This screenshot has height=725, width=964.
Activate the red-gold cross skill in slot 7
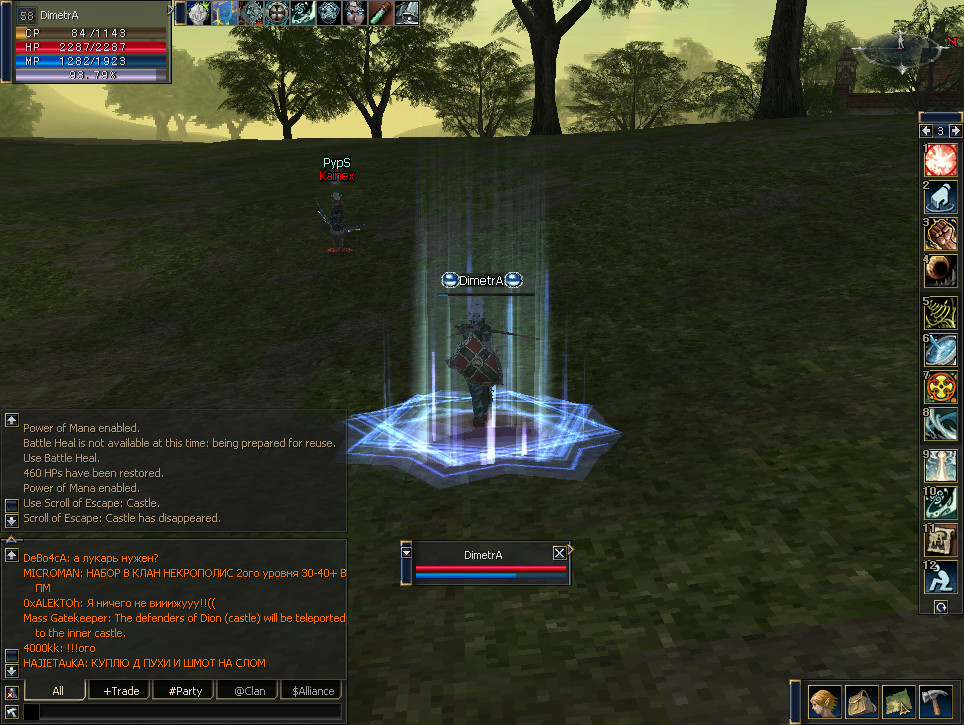(941, 387)
